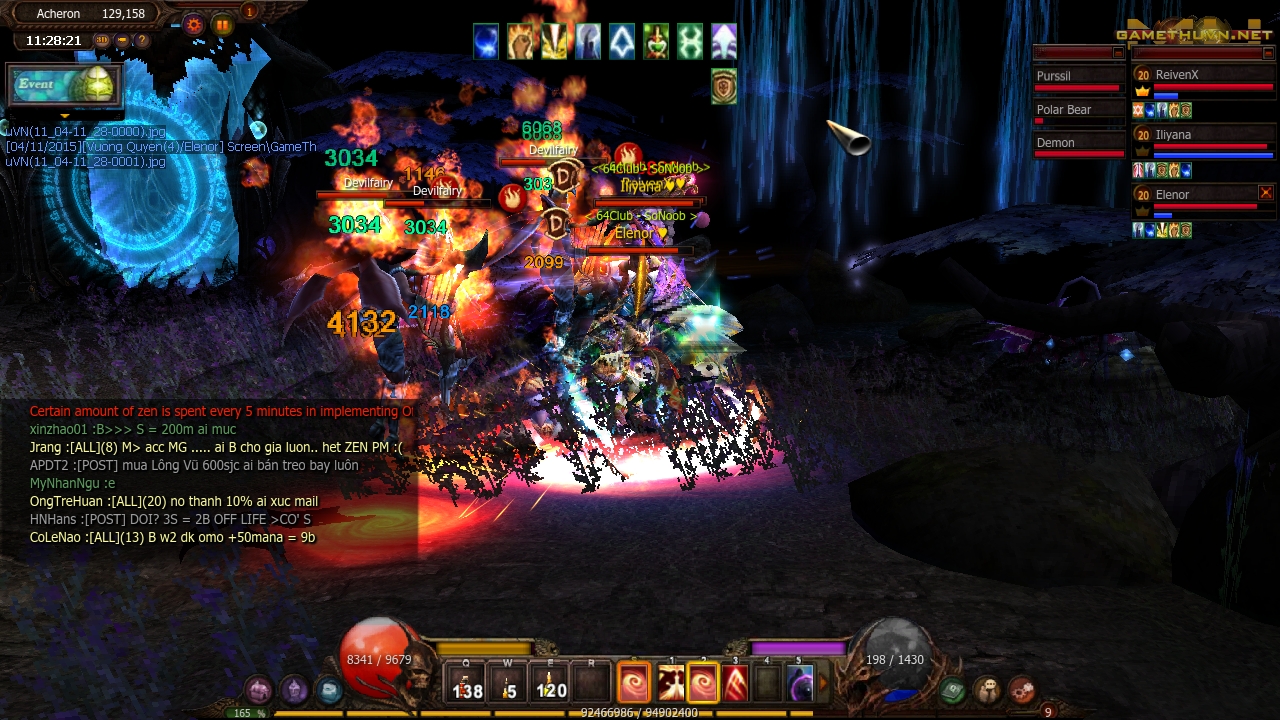Open the red gears system menu icon
The width and height of the screenshot is (1280, 720).
pyautogui.click(x=1021, y=689)
